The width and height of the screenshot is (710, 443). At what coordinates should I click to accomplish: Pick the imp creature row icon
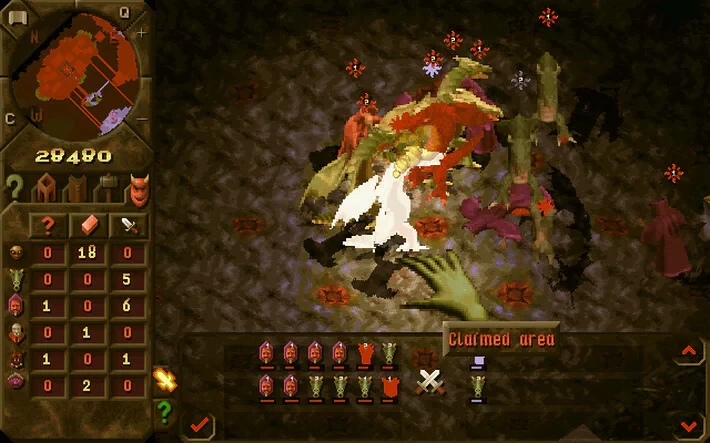[x=17, y=251]
